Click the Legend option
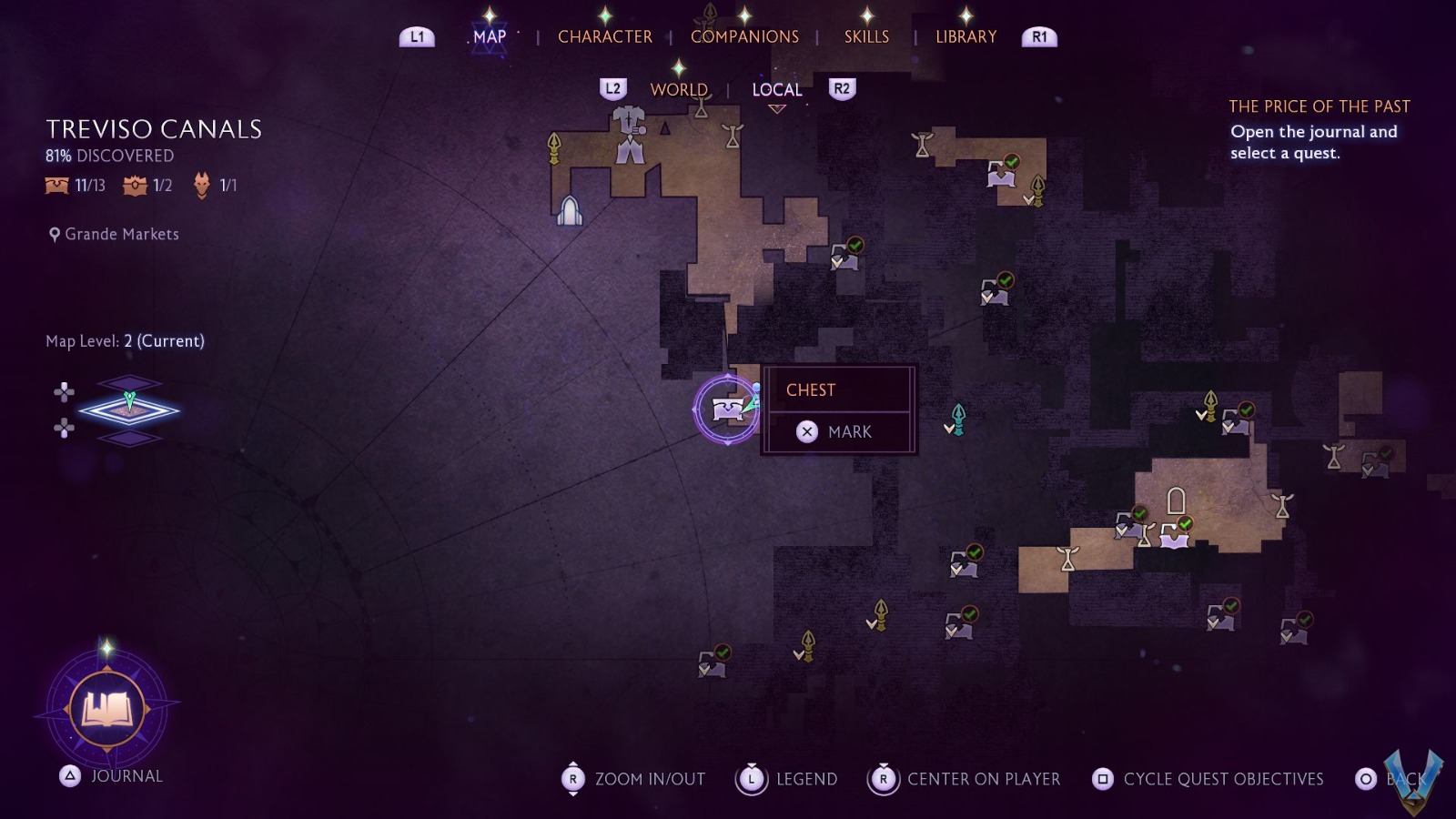Viewport: 1456px width, 819px height. click(x=788, y=779)
